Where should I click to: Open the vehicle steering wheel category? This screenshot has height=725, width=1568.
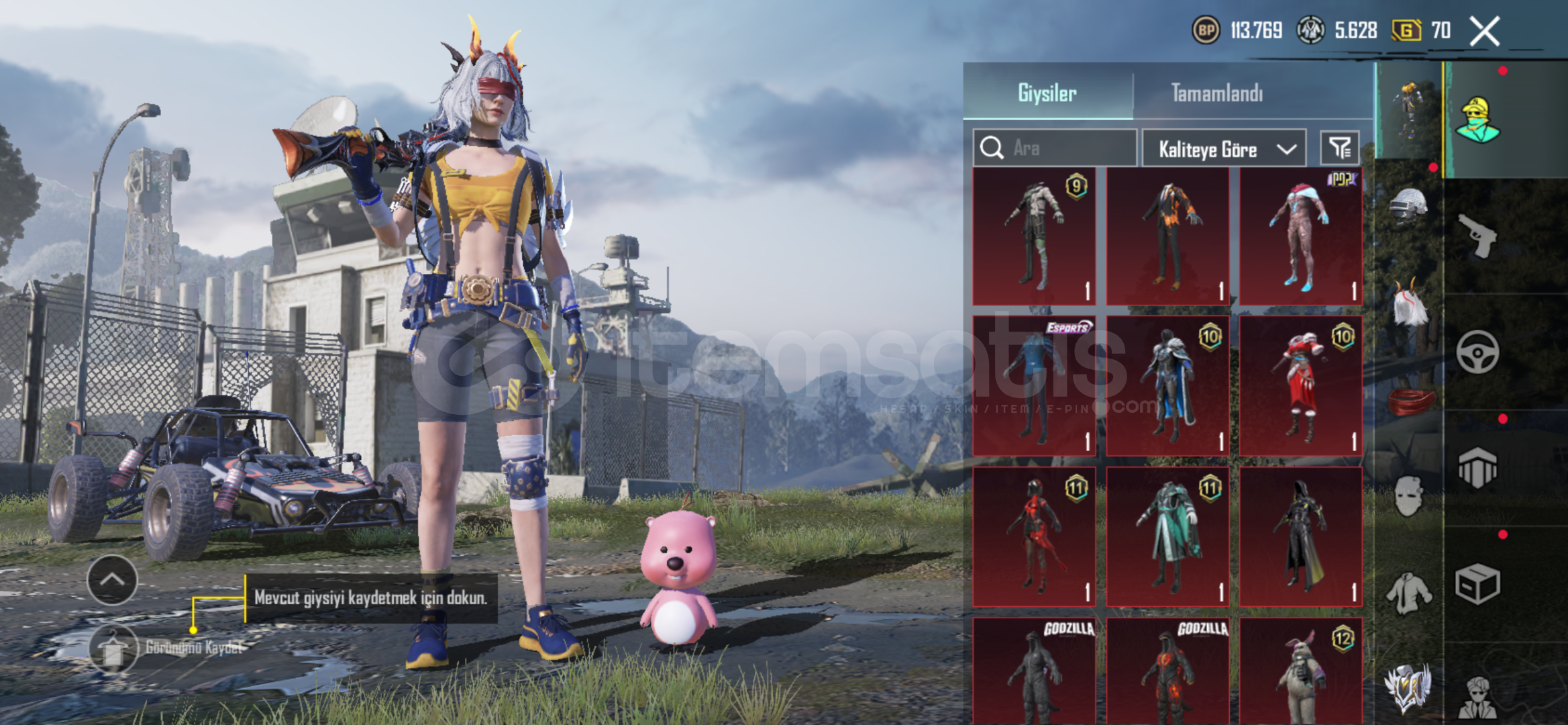click(x=1478, y=352)
